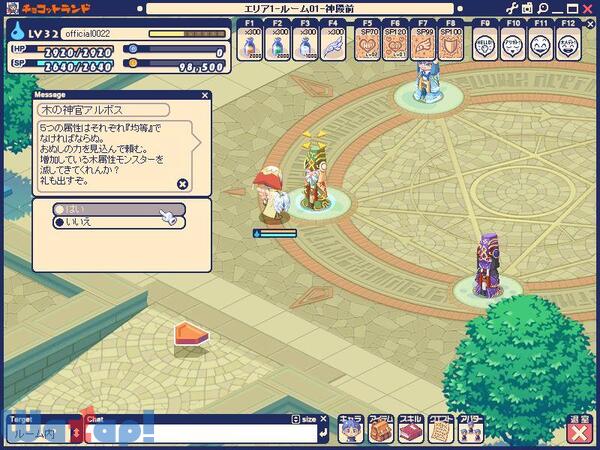Open the スキル skill book

[x=410, y=427]
